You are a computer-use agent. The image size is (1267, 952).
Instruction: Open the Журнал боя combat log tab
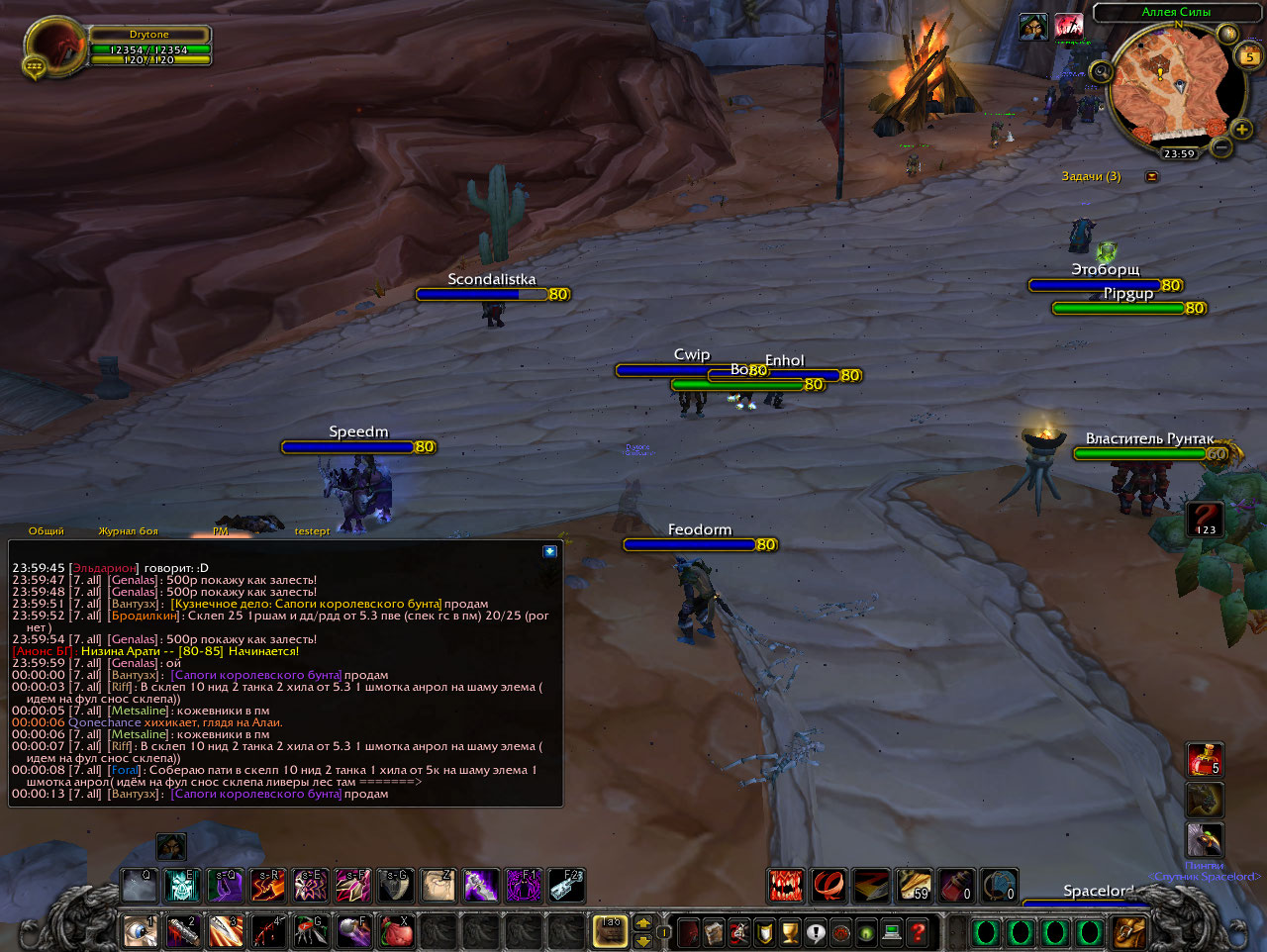coord(128,531)
